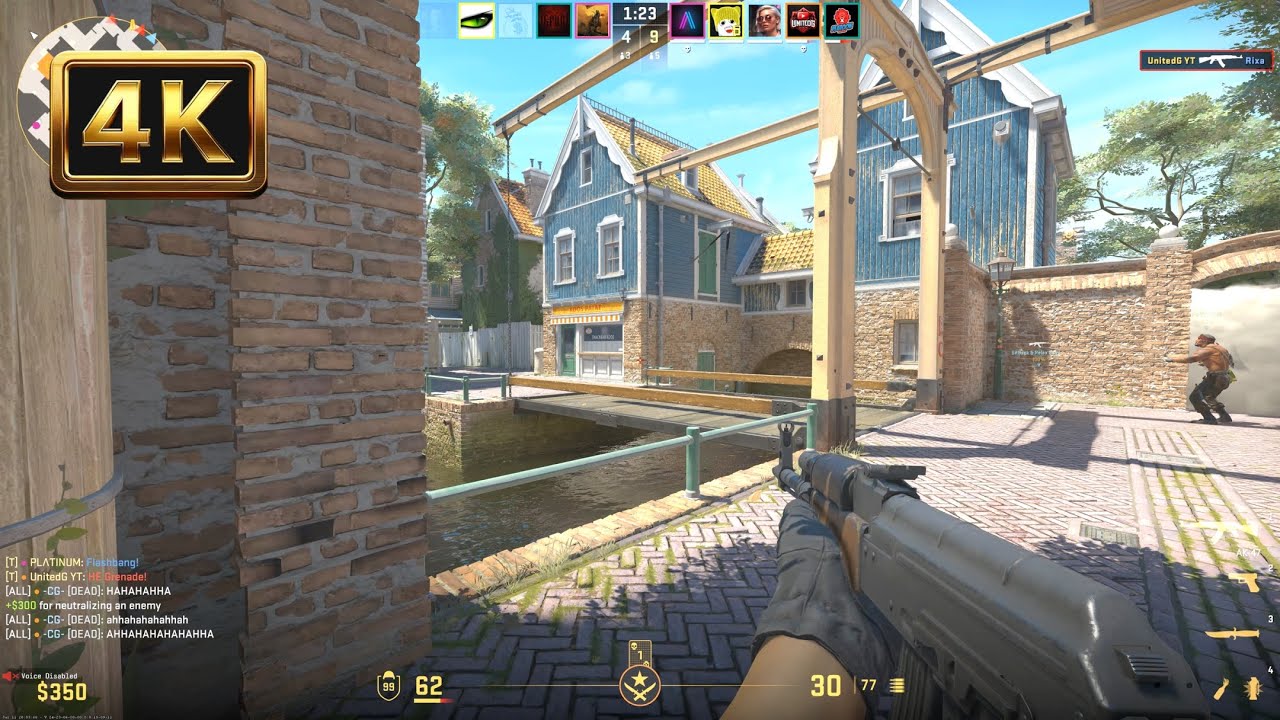1280x720 pixels.
Task: Click the Rixa name in the killfeed
Action: [1254, 61]
